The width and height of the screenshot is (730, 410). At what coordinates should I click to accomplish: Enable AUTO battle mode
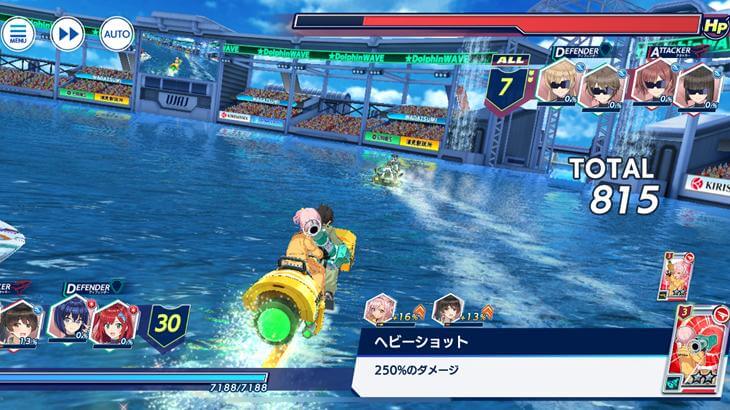[117, 34]
